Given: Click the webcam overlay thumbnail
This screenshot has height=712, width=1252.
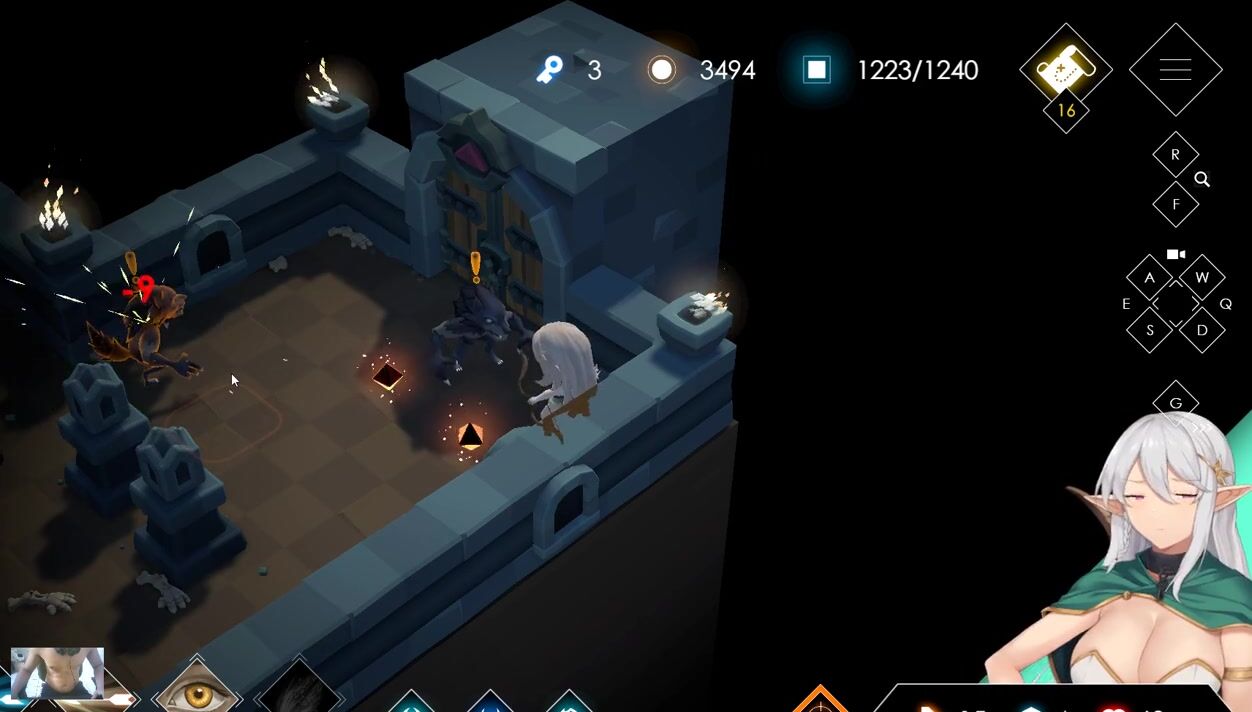Looking at the screenshot, I should click(57, 672).
